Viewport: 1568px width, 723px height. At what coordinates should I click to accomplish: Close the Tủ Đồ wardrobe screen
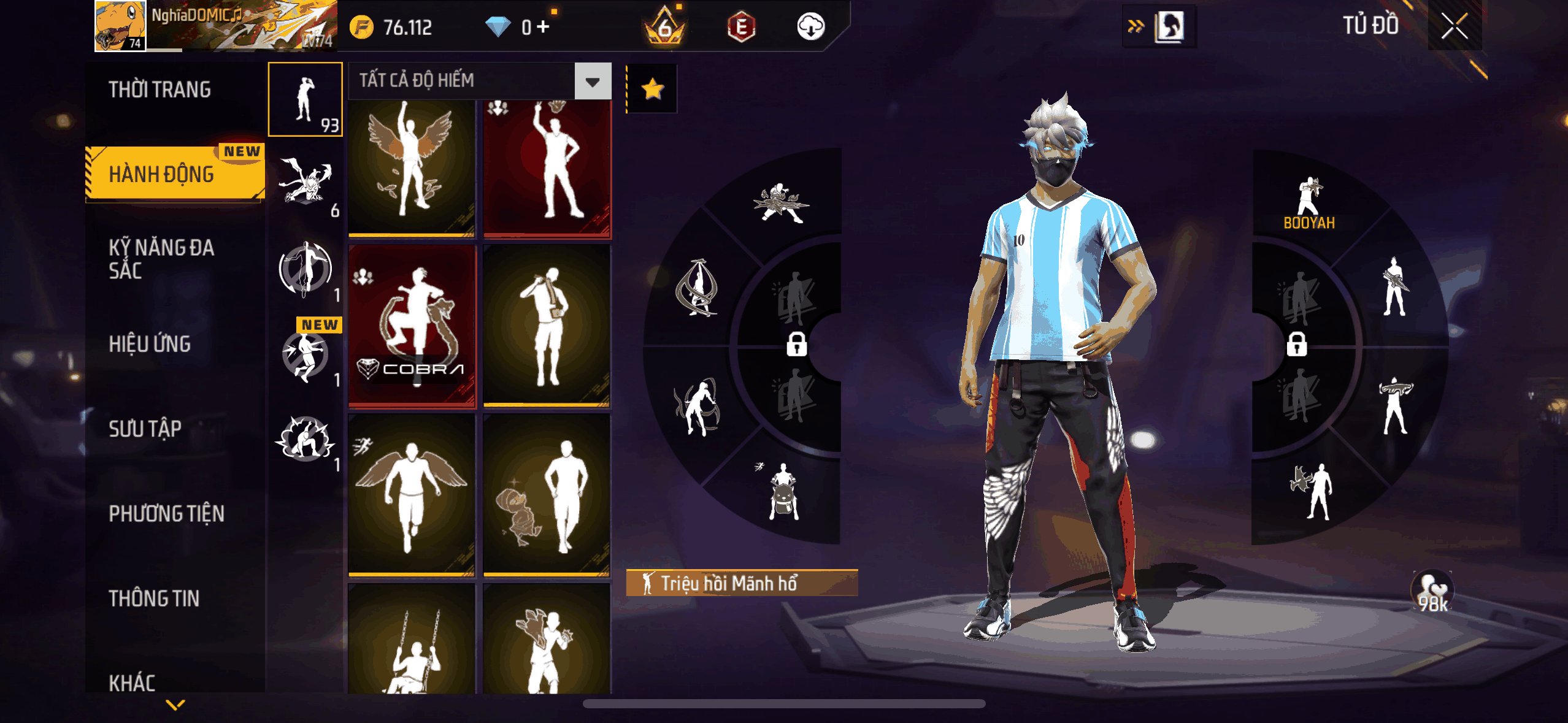[1454, 26]
